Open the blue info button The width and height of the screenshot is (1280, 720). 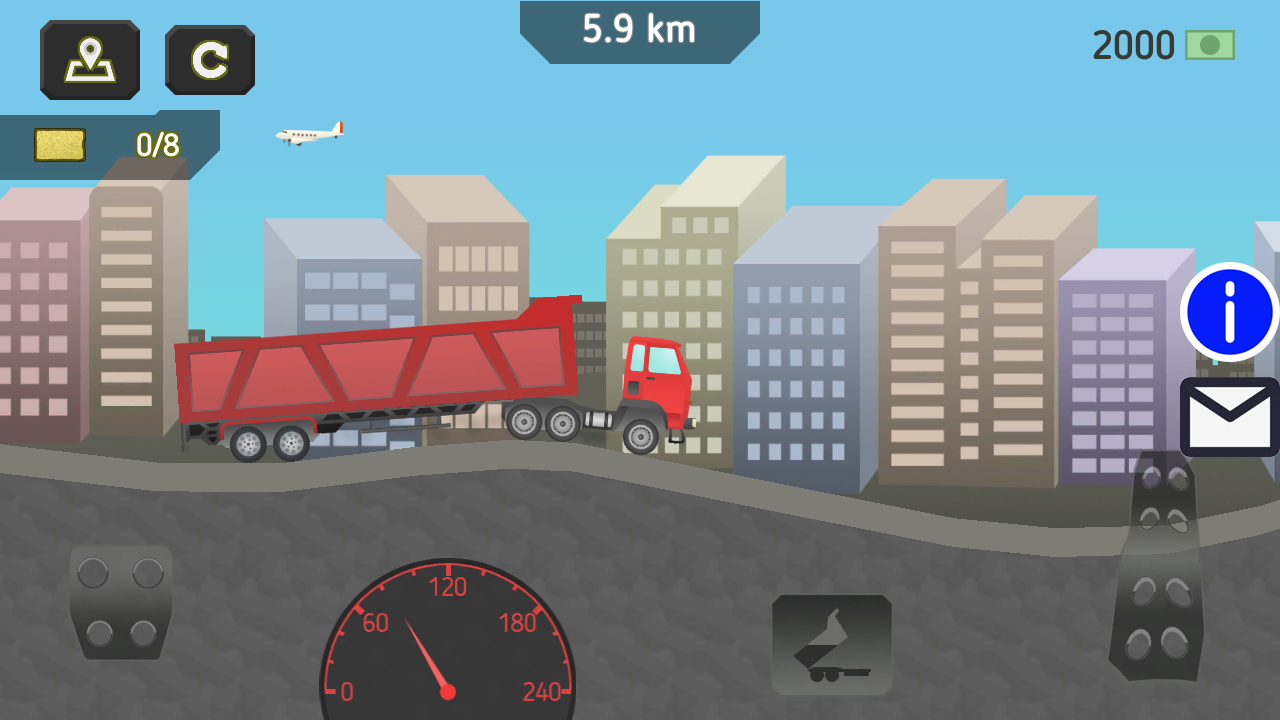[x=1229, y=312]
